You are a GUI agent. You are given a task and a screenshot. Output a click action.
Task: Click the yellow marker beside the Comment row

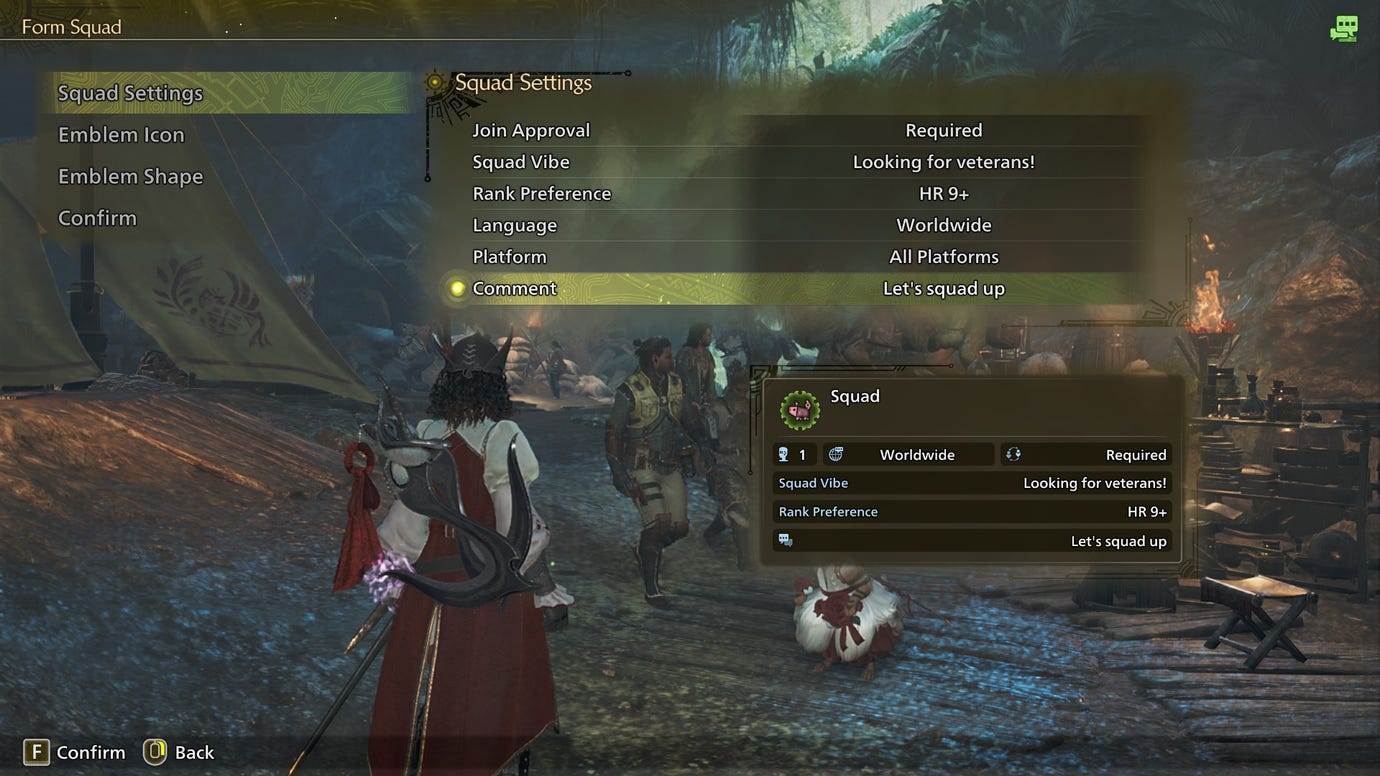tap(455, 288)
